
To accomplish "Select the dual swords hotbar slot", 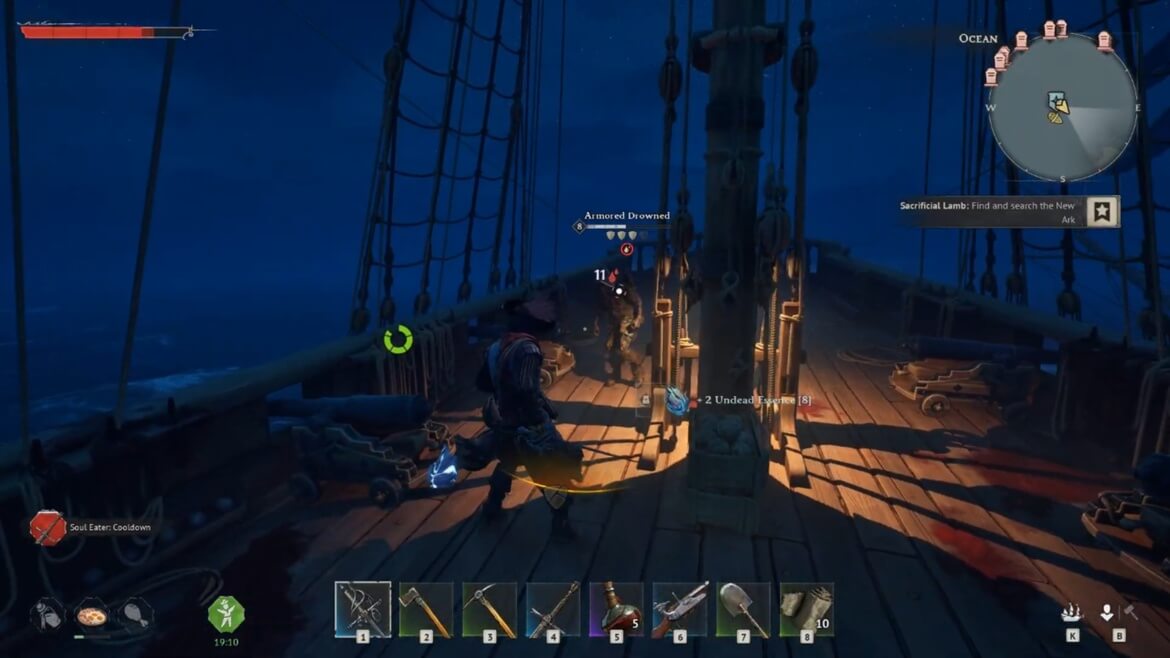I will click(362, 609).
